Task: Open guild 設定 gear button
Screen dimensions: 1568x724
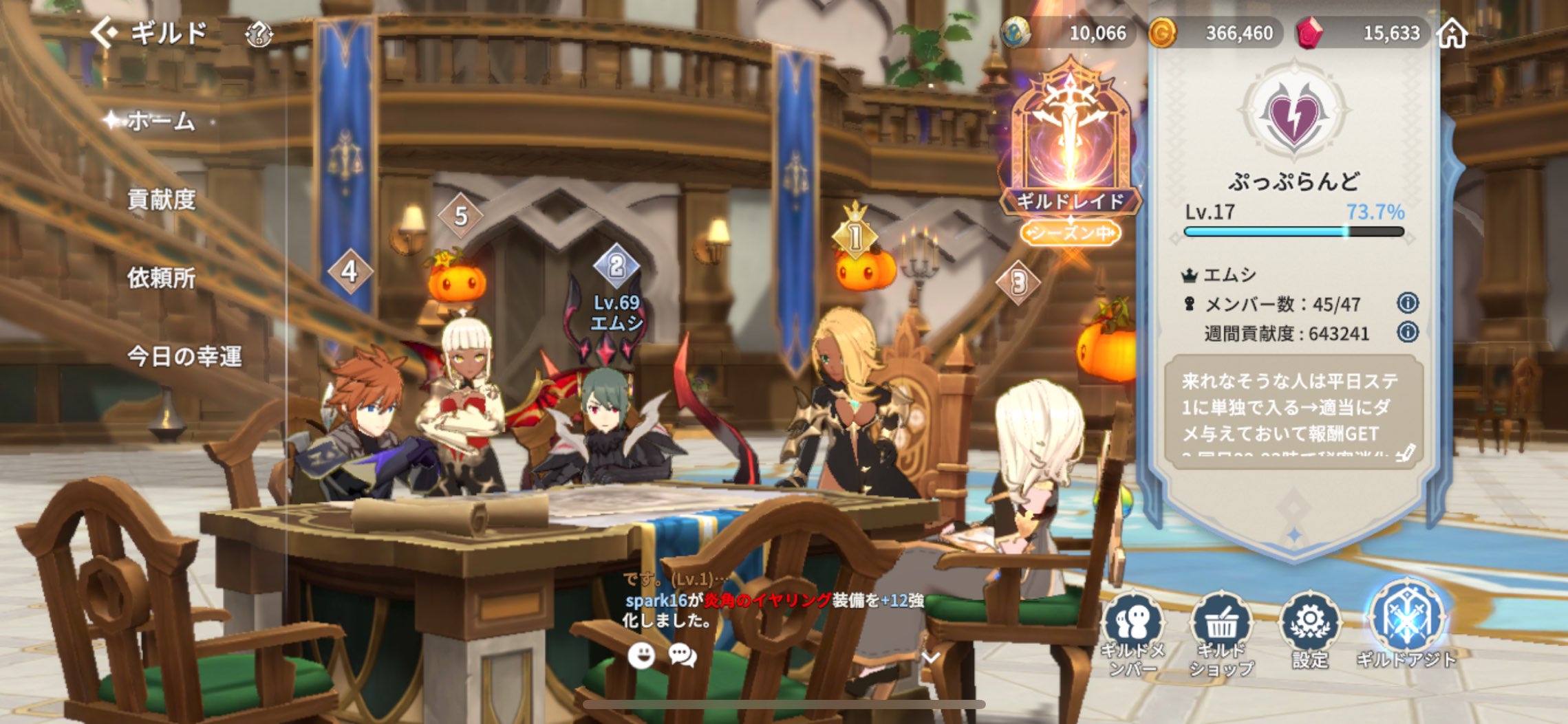Action: point(1310,629)
